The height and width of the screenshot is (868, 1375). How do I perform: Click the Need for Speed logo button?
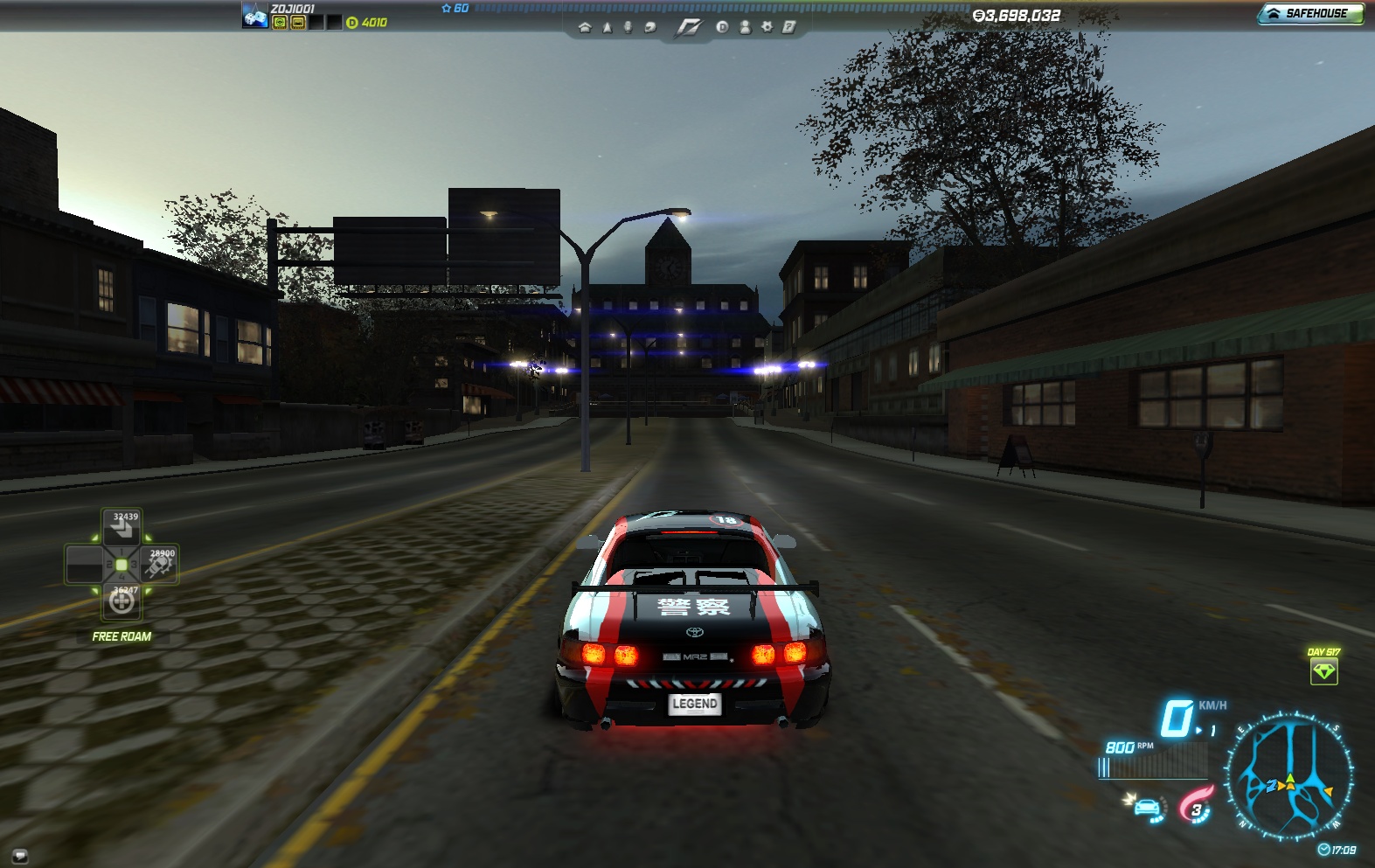[x=688, y=28]
